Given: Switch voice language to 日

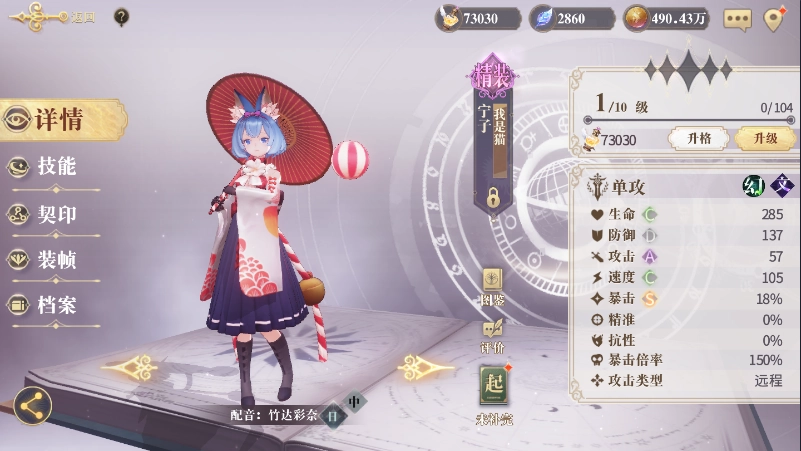Looking at the screenshot, I should [334, 415].
